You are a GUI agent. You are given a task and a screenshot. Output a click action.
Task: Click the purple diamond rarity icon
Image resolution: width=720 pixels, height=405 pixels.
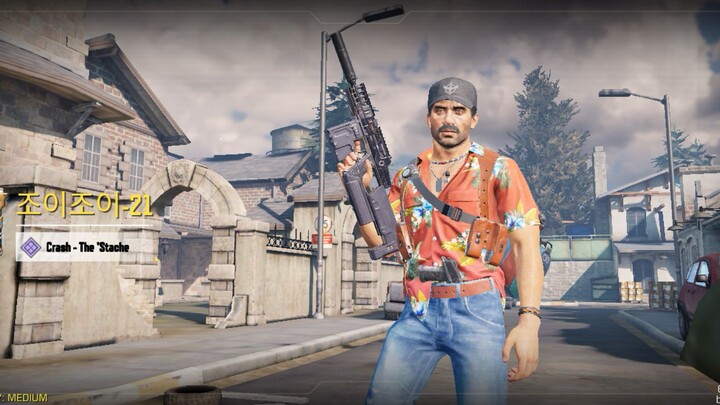(30, 246)
